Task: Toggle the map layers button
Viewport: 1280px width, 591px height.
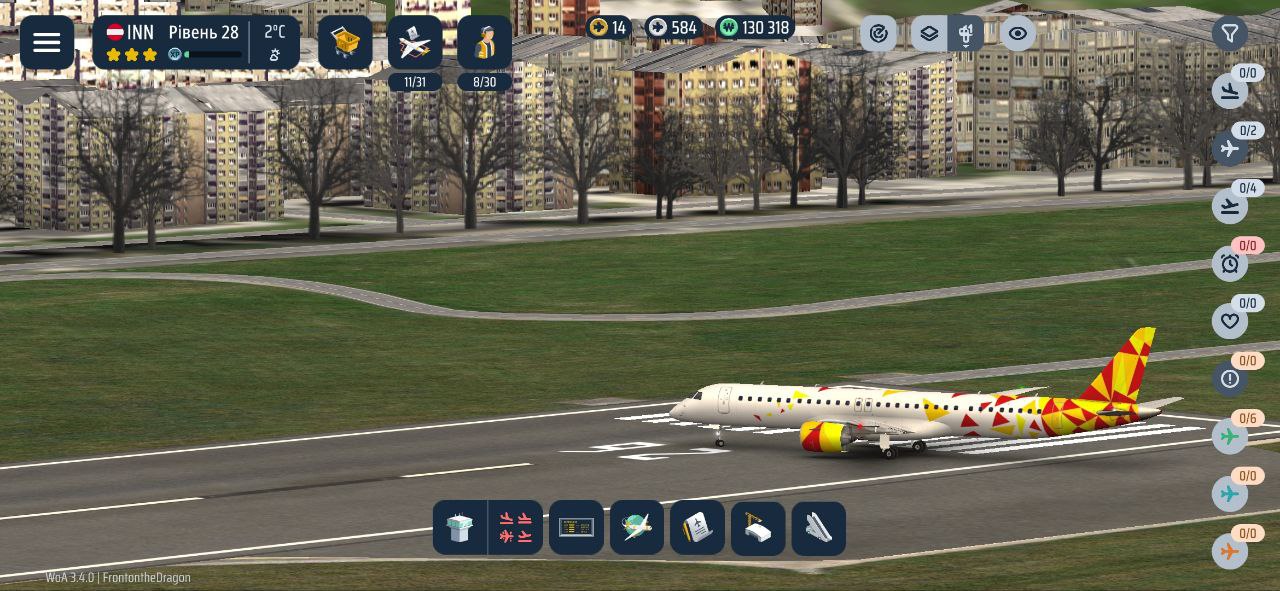Action: click(929, 34)
